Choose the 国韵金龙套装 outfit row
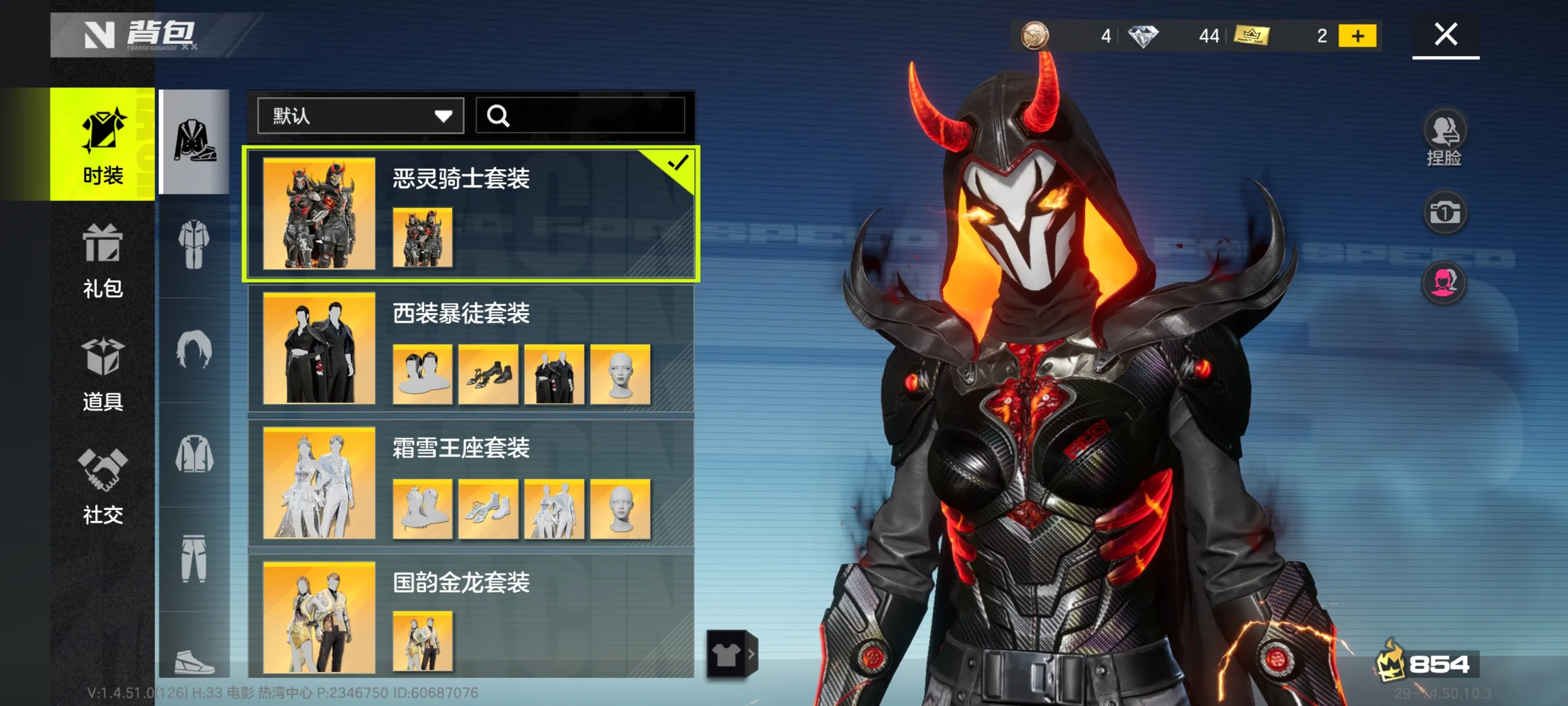This screenshot has height=706, width=1568. (x=470, y=616)
